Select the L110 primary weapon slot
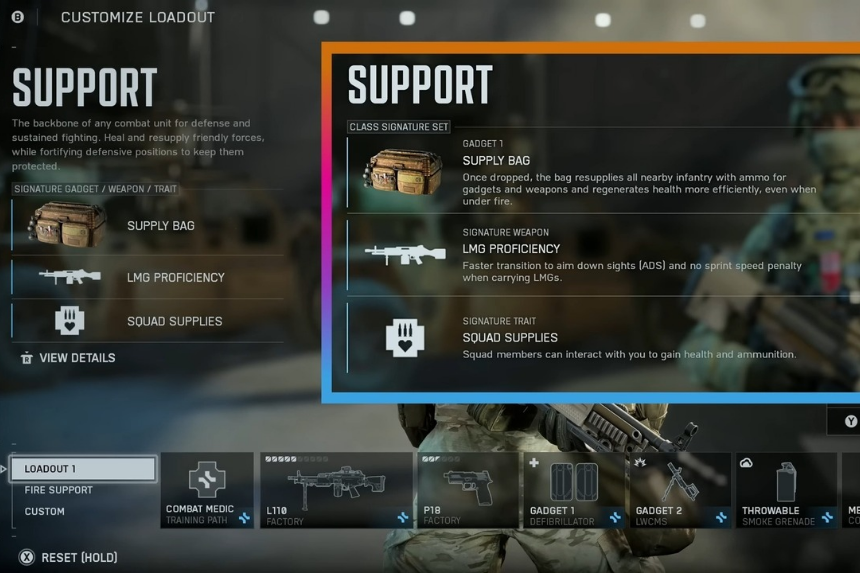860x573 pixels. 336,490
